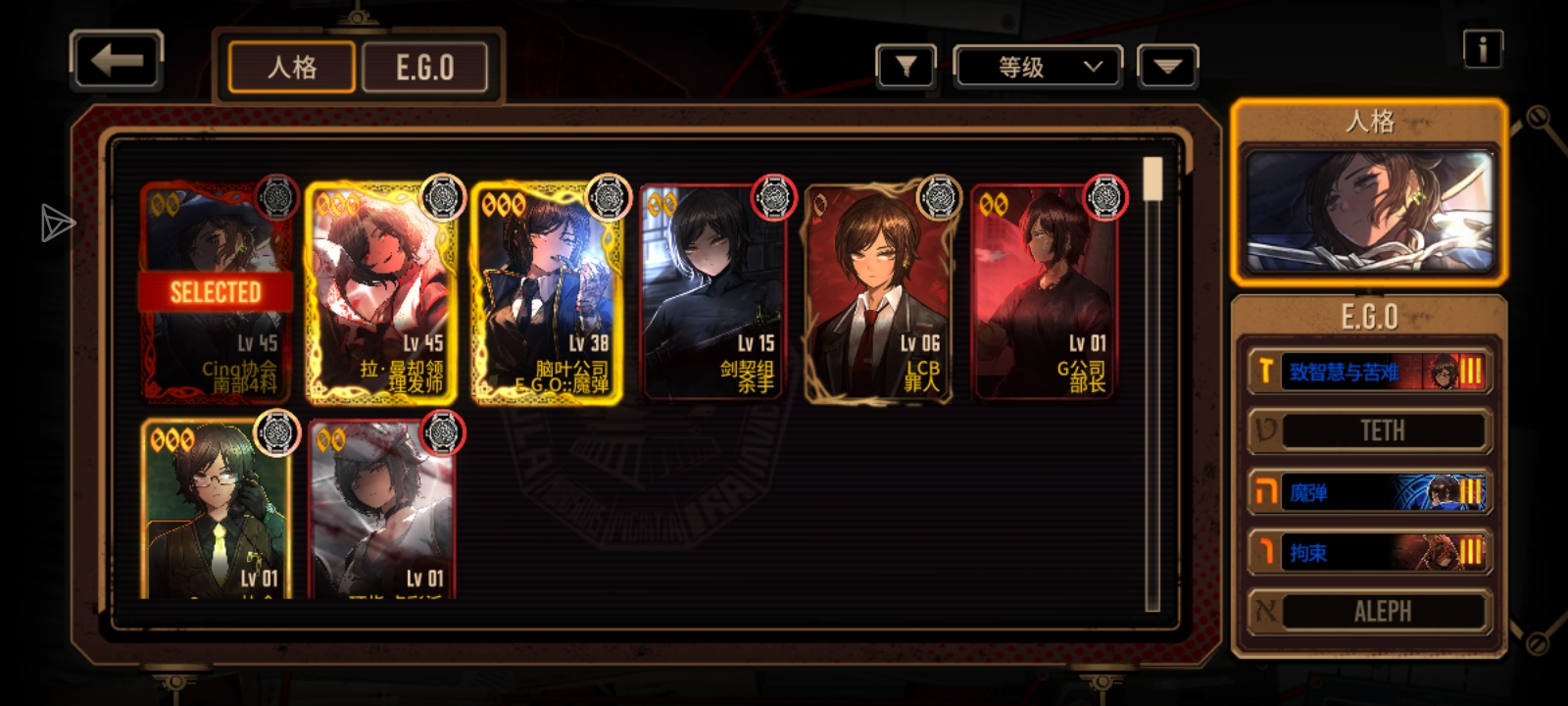Switch to the 人格 tab
This screenshot has width=1568, height=706.
point(292,68)
